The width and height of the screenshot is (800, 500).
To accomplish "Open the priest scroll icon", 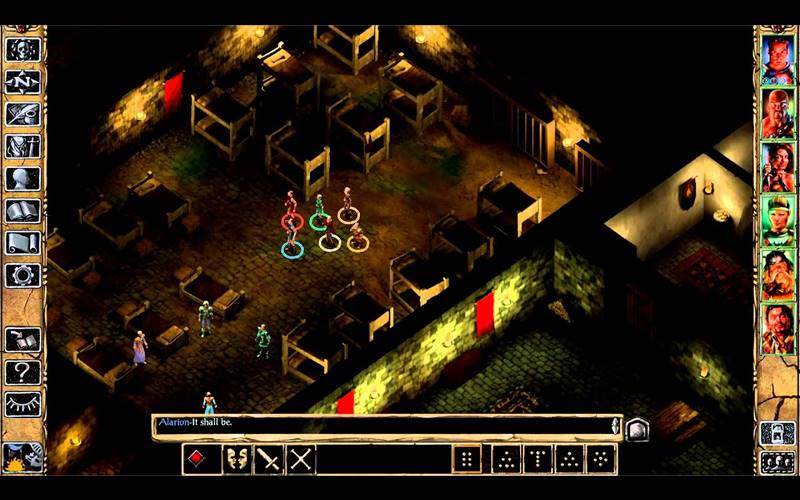I will tap(22, 243).
